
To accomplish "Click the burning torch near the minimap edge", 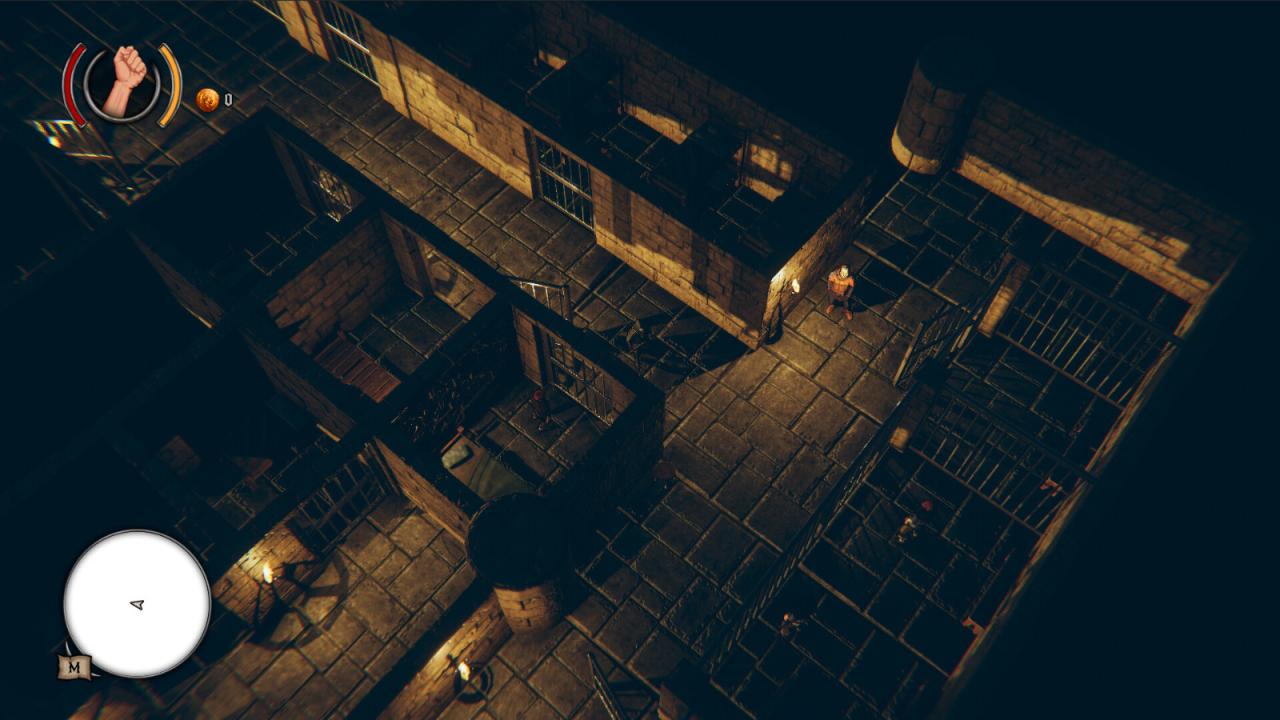I will 268,572.
